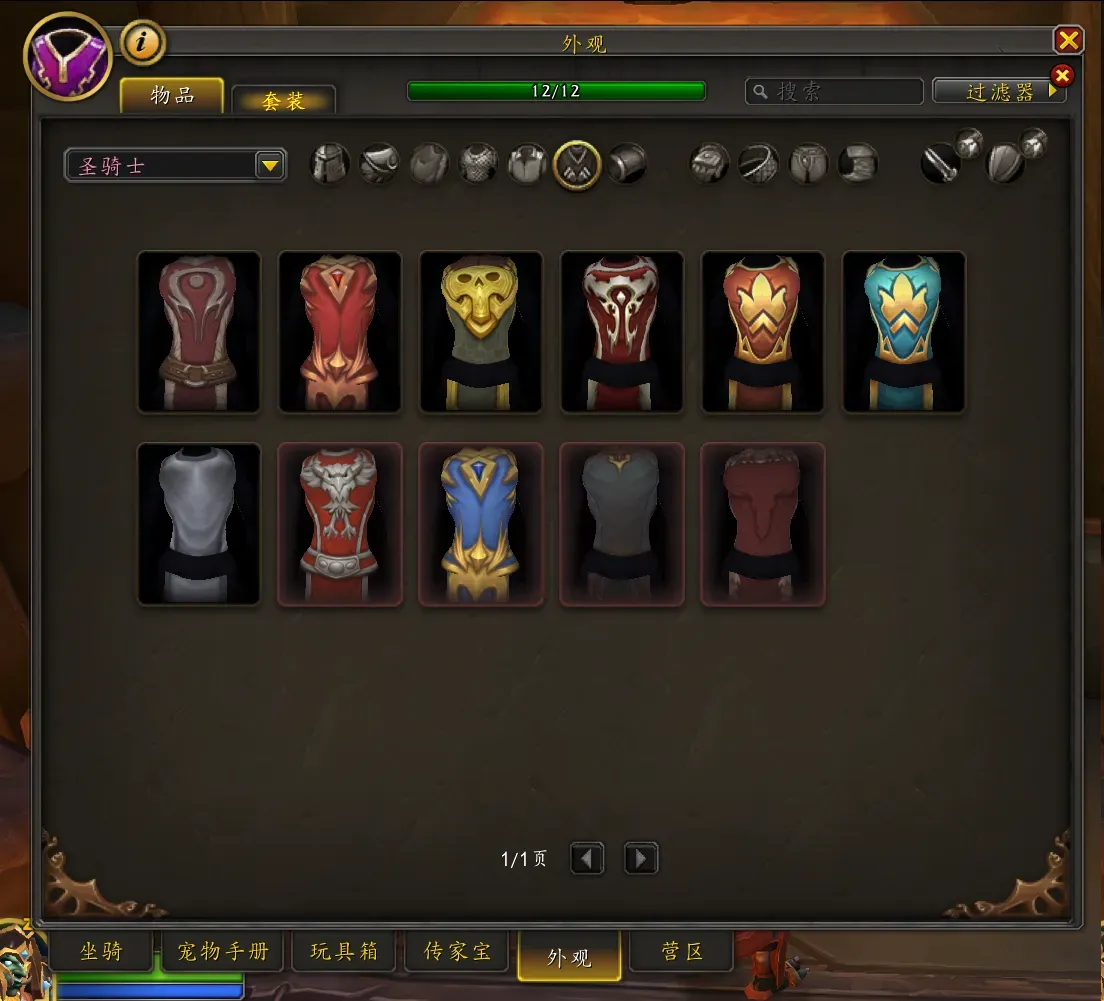Choose the blue and gold tabard
1104x1001 pixels.
pyautogui.click(x=481, y=524)
